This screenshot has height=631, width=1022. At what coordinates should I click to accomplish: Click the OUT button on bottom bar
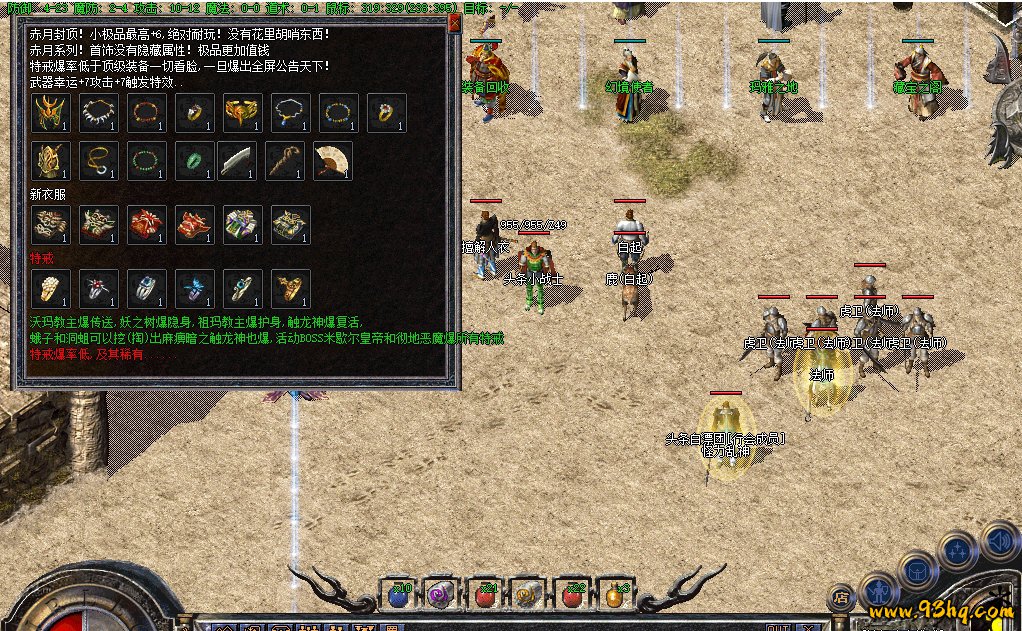tap(779, 627)
